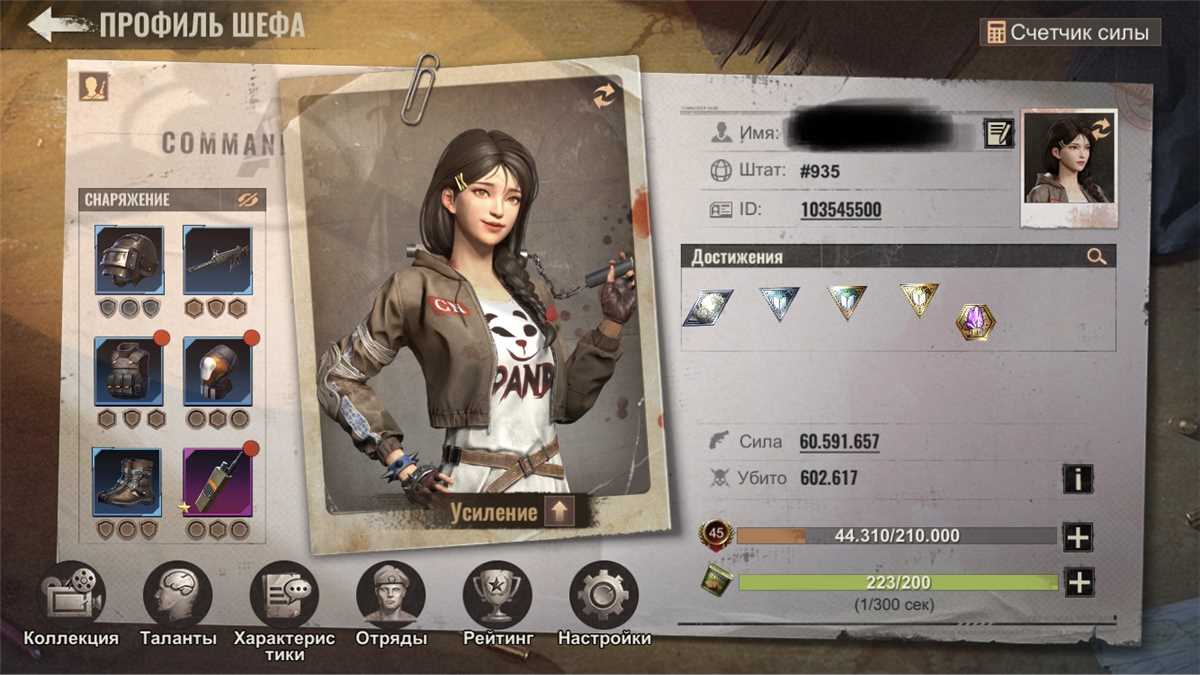1200x675 pixels.
Task: Select the body armor vest slot
Action: click(129, 371)
